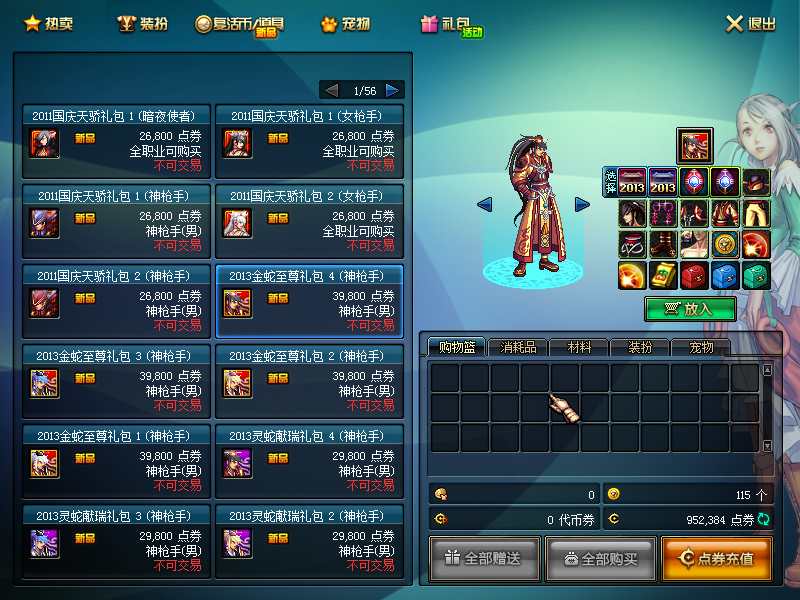Buy everything with 全部购买 button
The height and width of the screenshot is (600, 800).
pos(600,558)
